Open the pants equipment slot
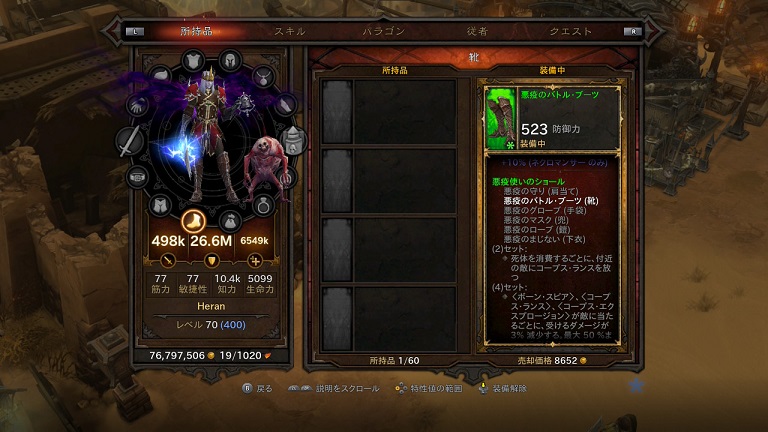Image resolution: width=768 pixels, height=432 pixels. (x=159, y=205)
